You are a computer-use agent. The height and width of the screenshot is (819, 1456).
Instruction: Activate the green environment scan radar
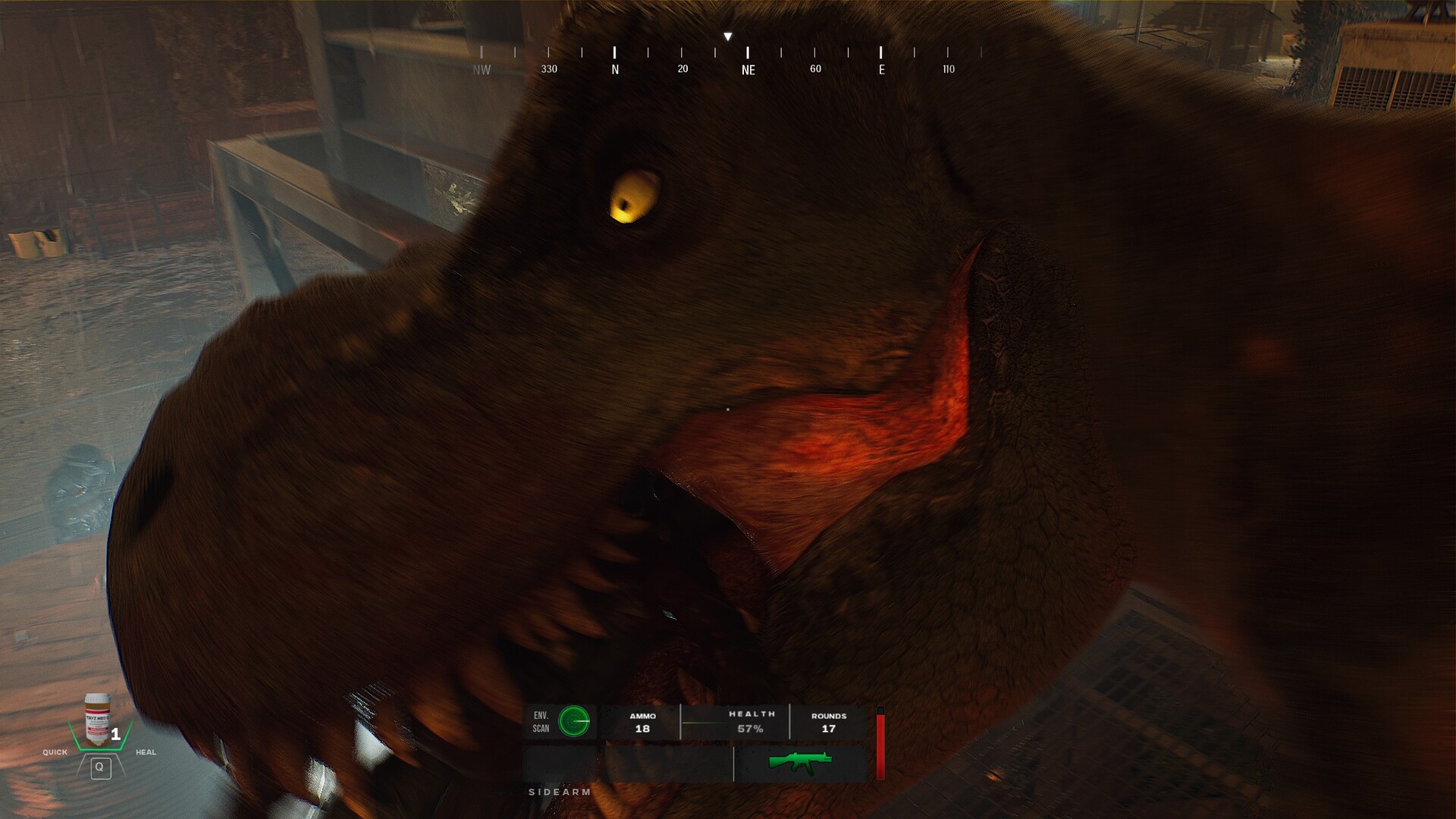(x=574, y=721)
